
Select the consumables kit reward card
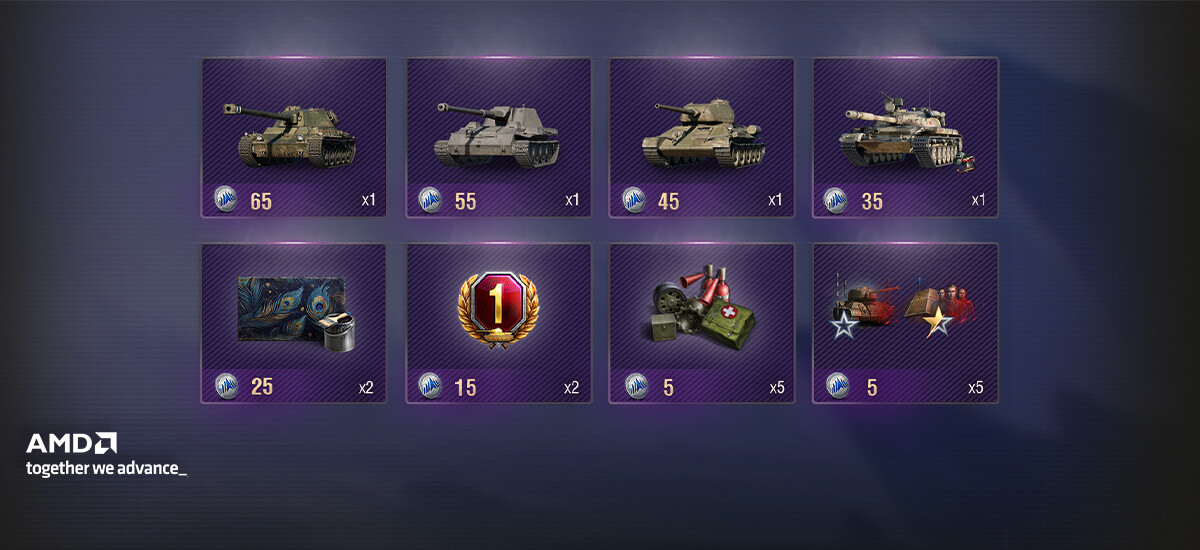(701, 322)
